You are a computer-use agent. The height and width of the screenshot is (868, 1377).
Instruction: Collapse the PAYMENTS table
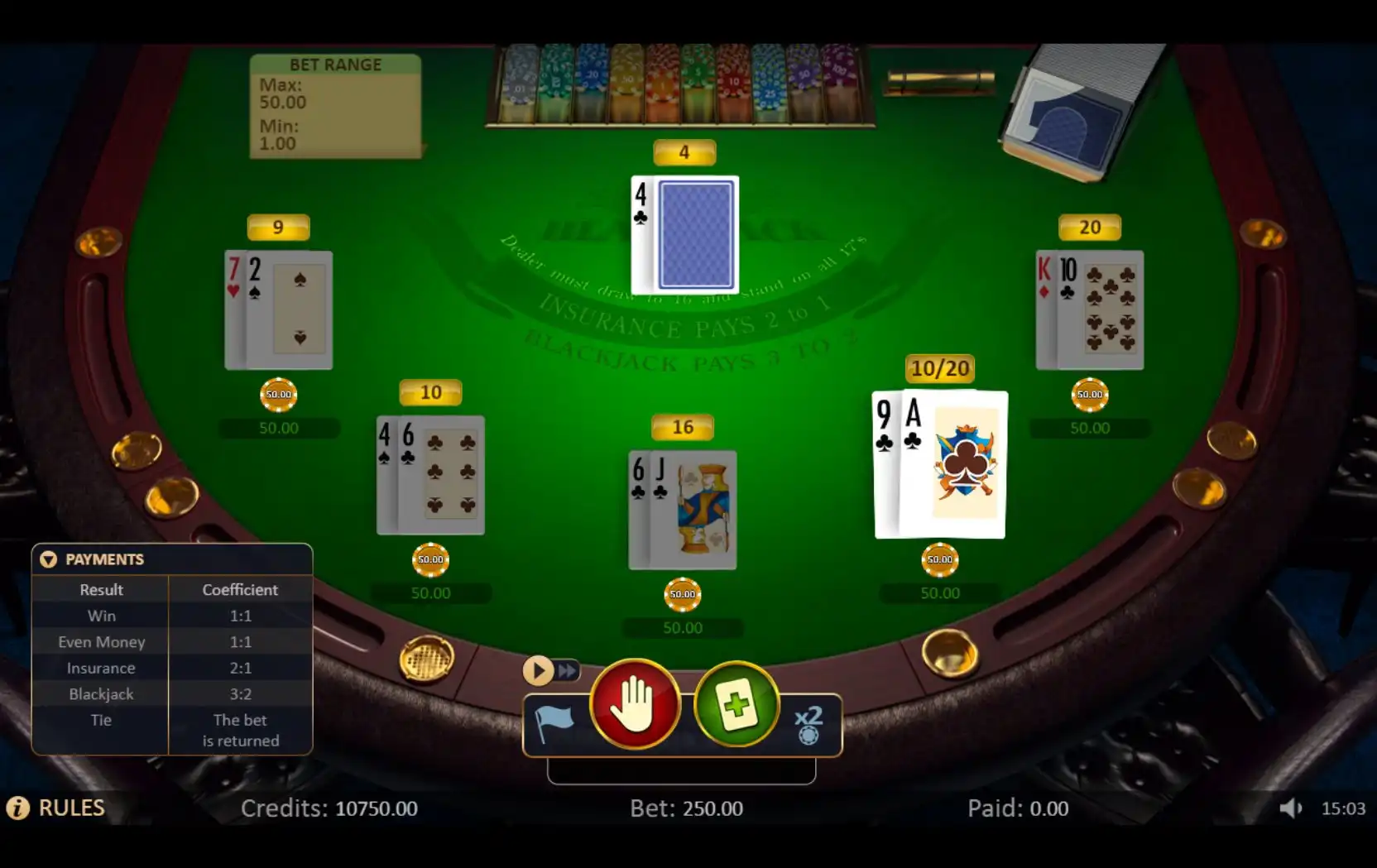point(49,559)
